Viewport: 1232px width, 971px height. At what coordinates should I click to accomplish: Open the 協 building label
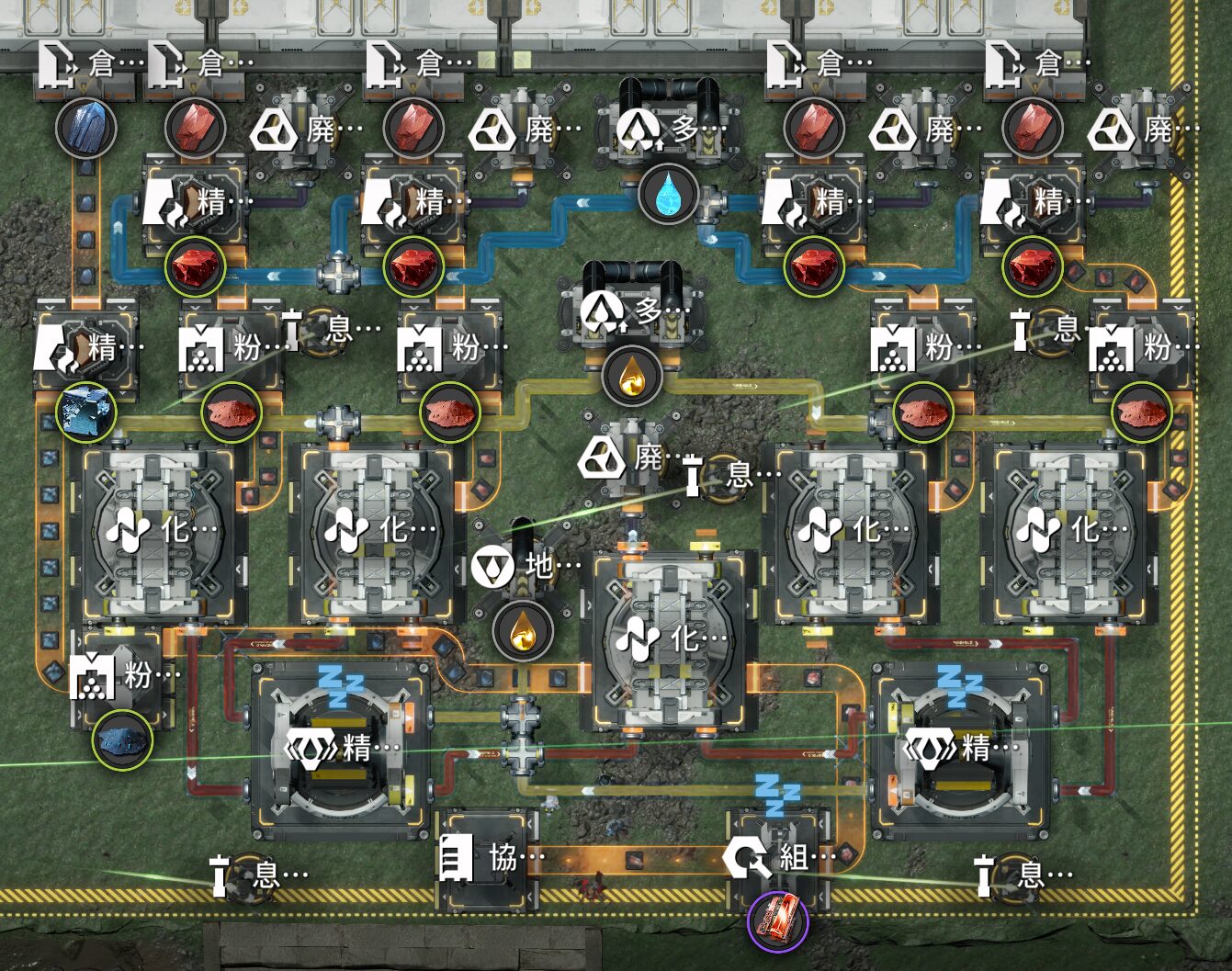[492, 859]
